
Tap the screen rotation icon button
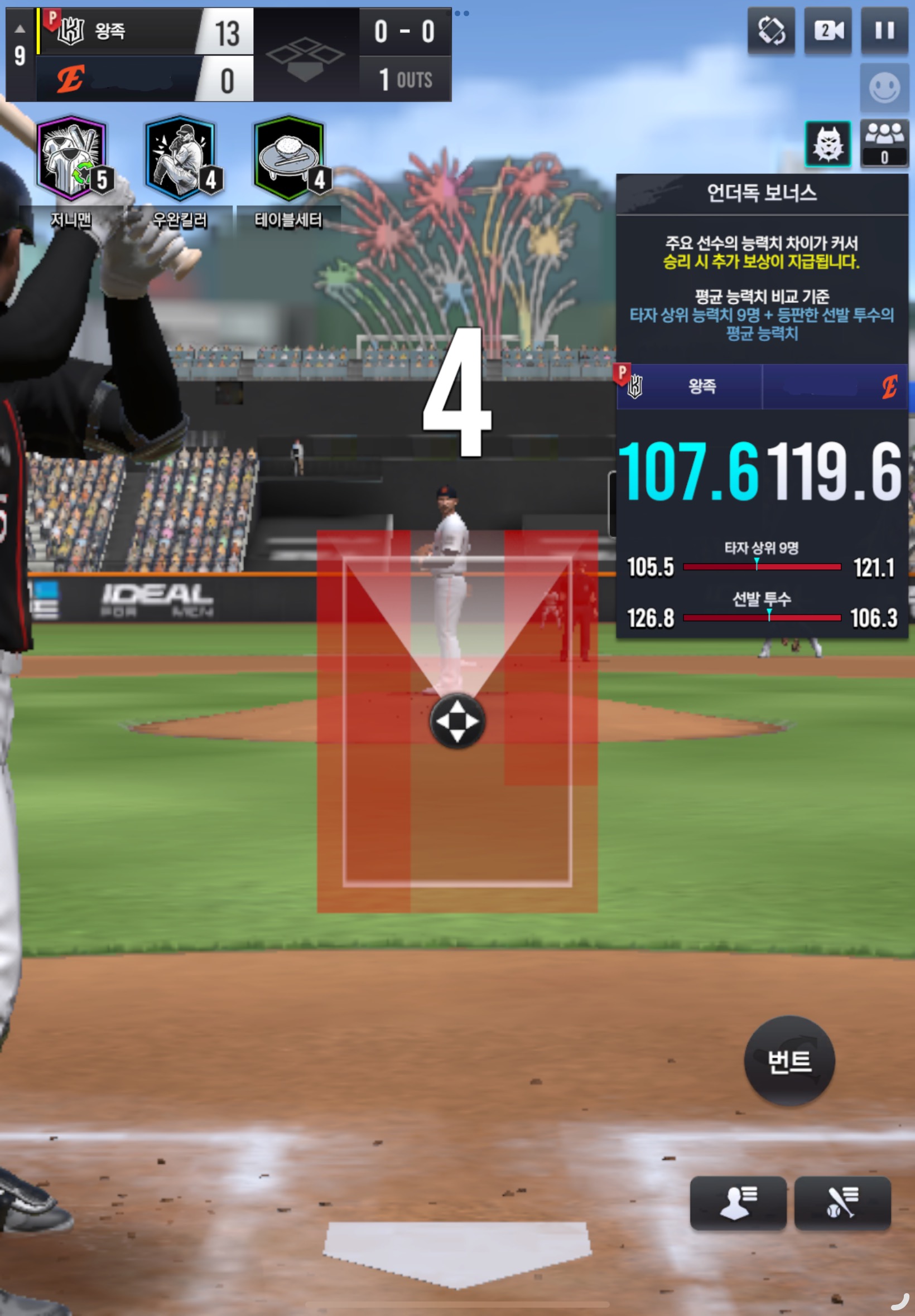pyautogui.click(x=771, y=30)
